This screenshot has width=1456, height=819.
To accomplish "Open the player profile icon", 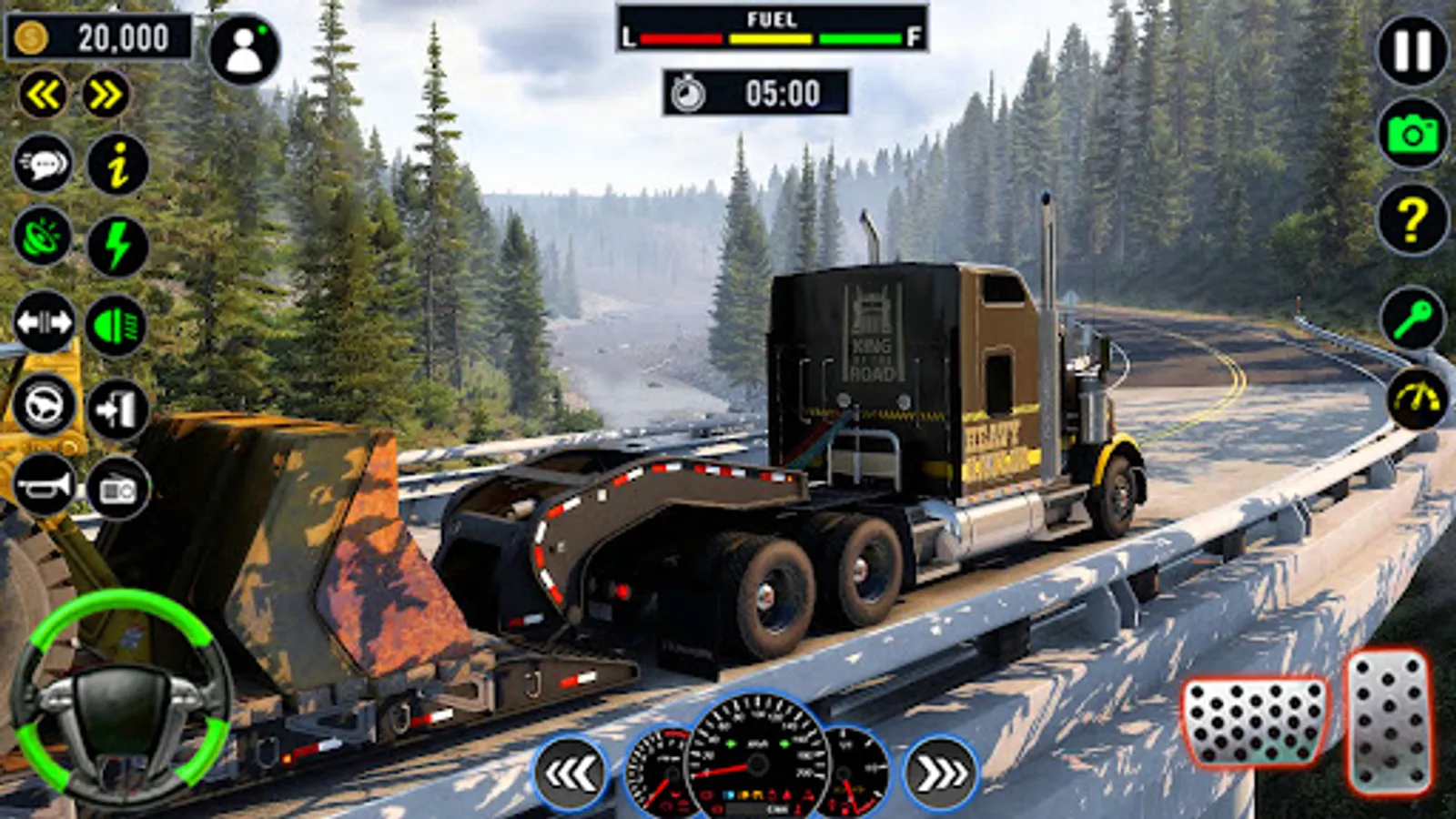I will click(244, 51).
